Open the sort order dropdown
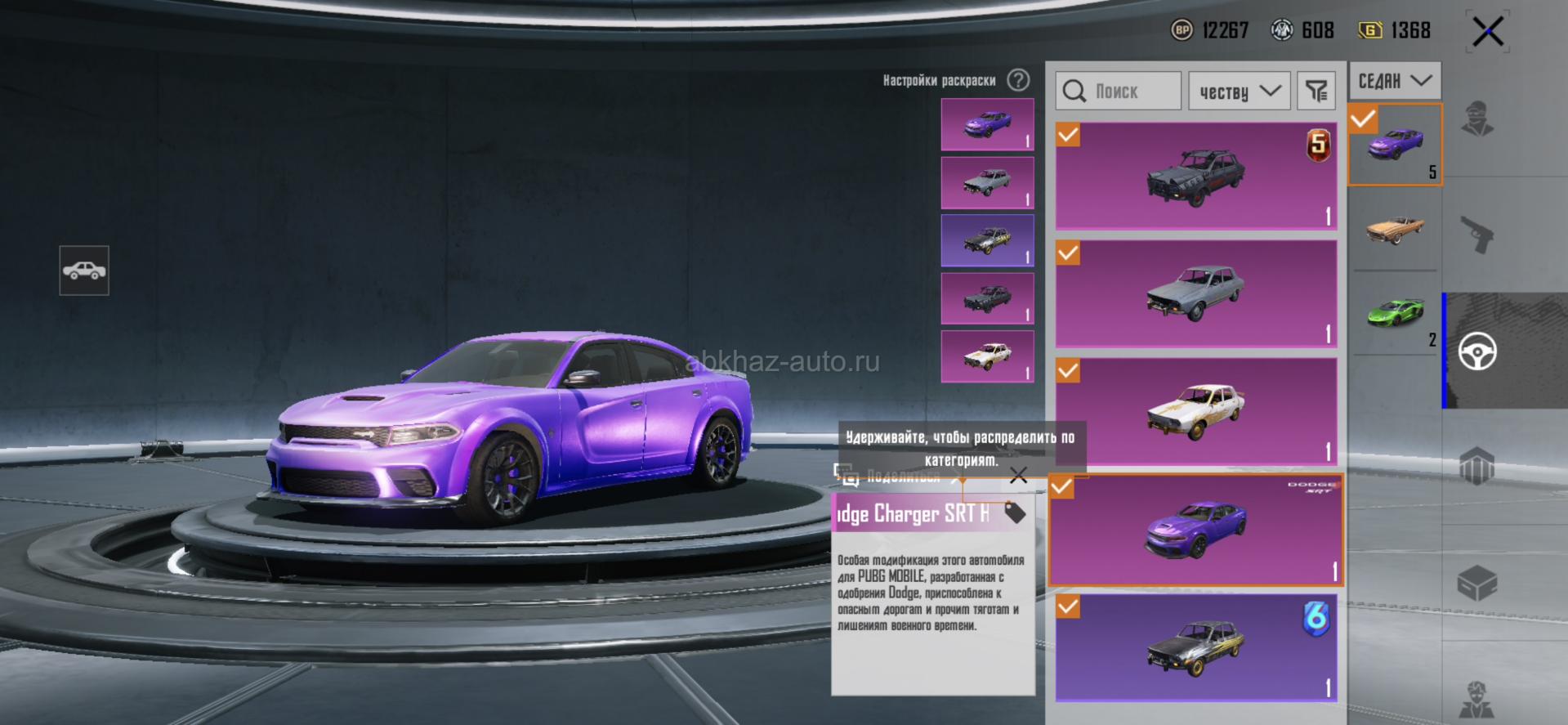Image resolution: width=1568 pixels, height=725 pixels. pos(1239,91)
